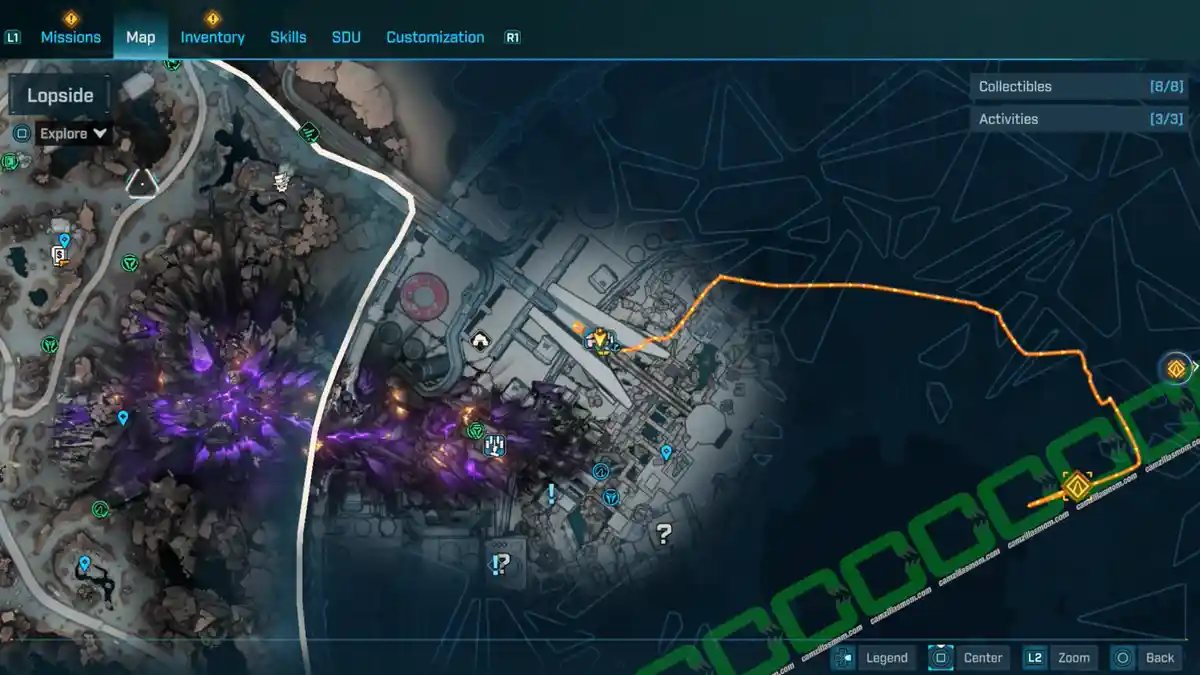Click the white house marker on map

coord(481,342)
